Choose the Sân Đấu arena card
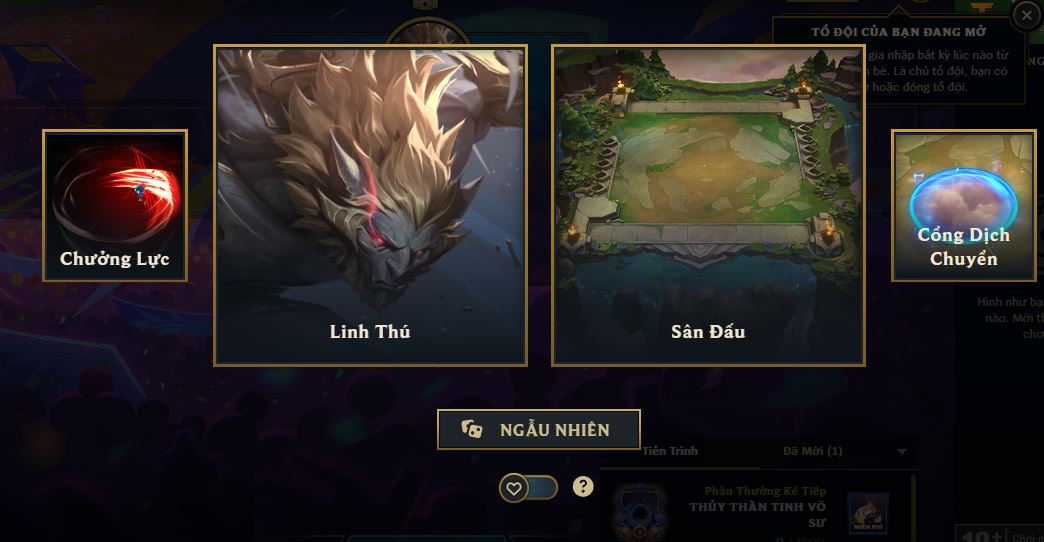The image size is (1044, 542). tap(708, 205)
